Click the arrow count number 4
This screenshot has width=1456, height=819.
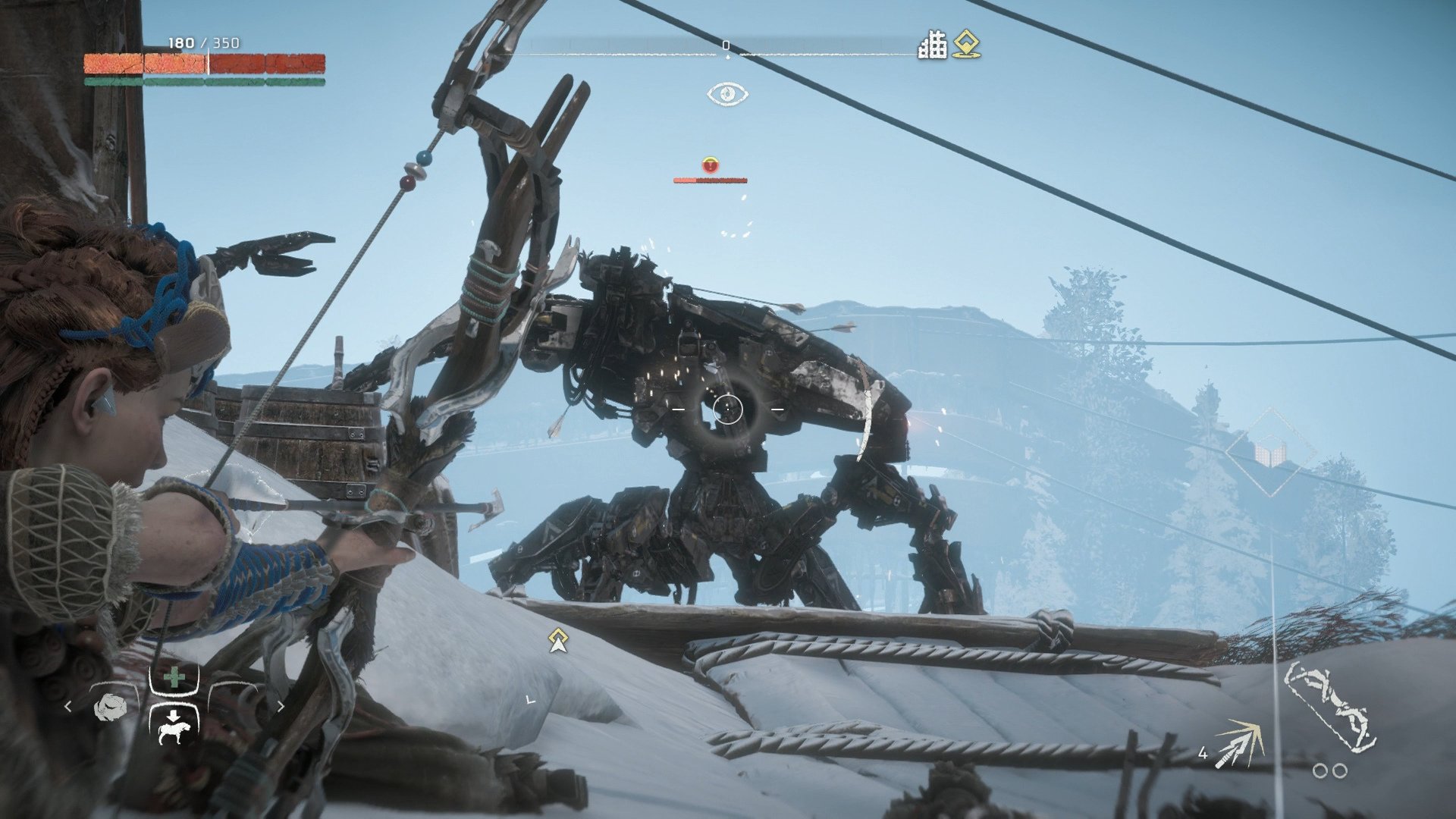(1203, 754)
